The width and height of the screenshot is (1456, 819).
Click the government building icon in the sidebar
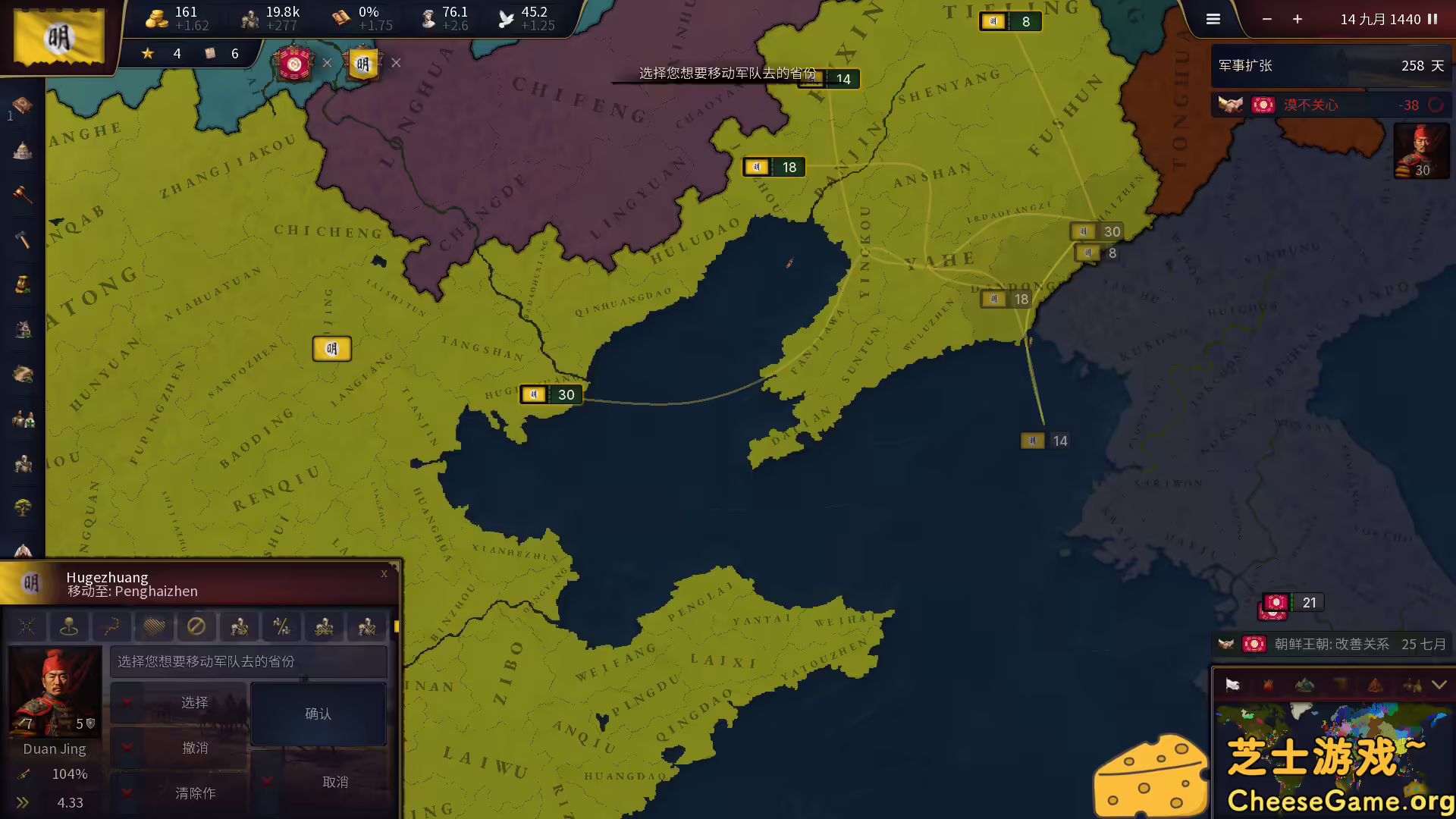point(20,151)
